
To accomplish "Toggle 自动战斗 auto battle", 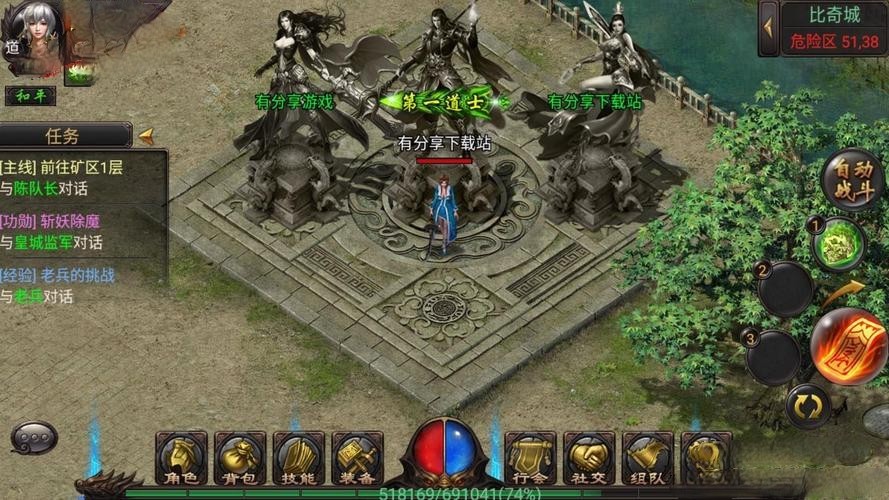I will click(x=855, y=180).
